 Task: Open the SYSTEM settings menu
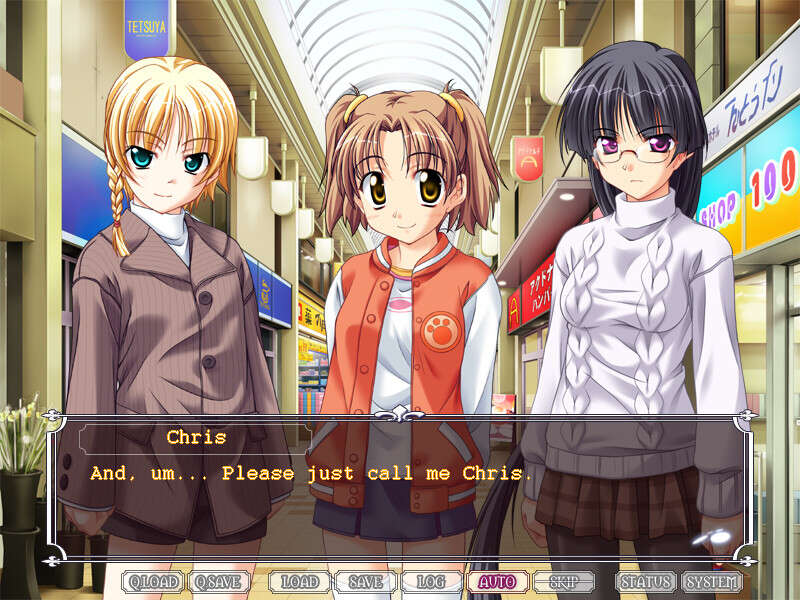[x=712, y=581]
